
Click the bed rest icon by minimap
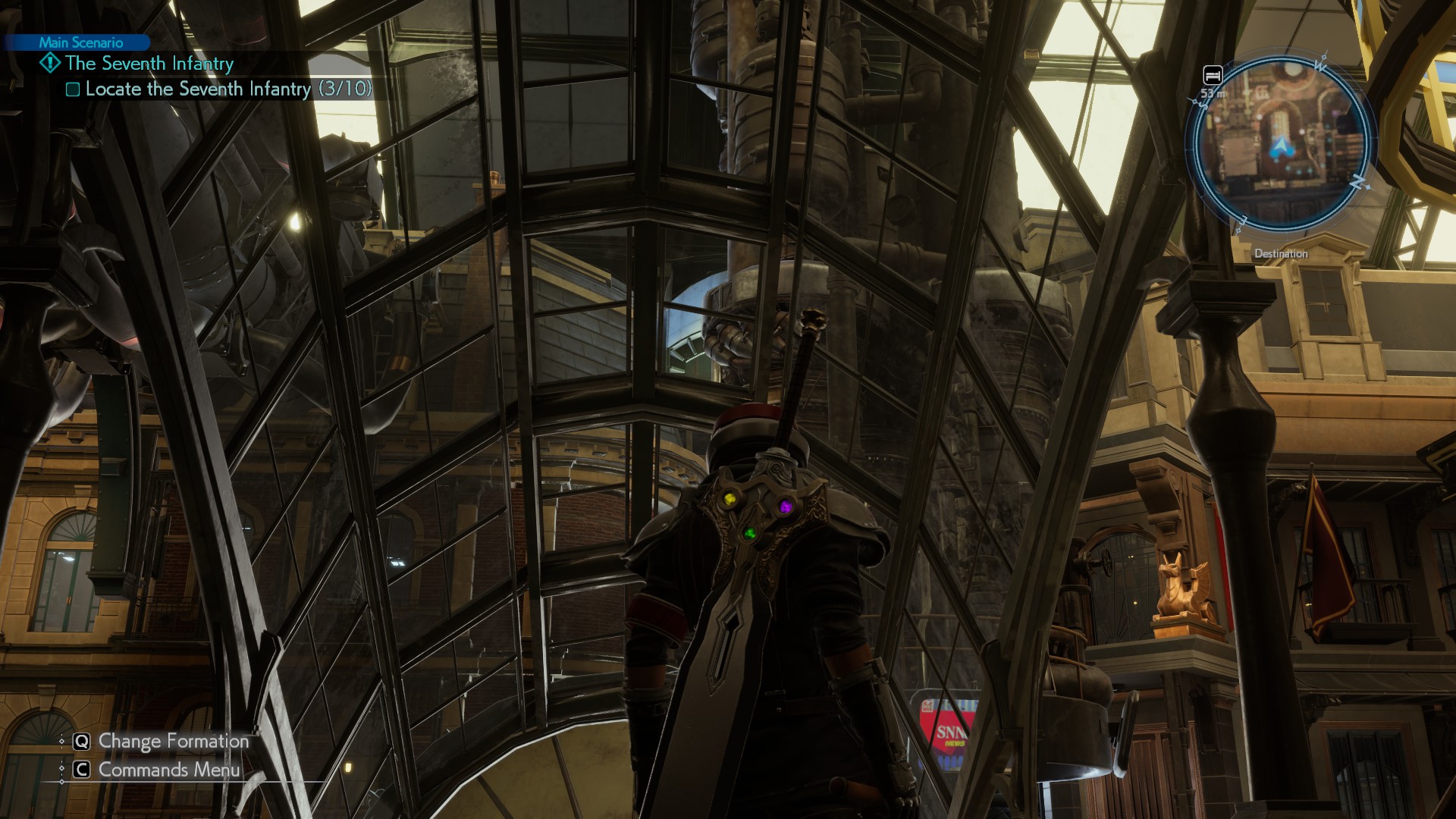(1213, 75)
